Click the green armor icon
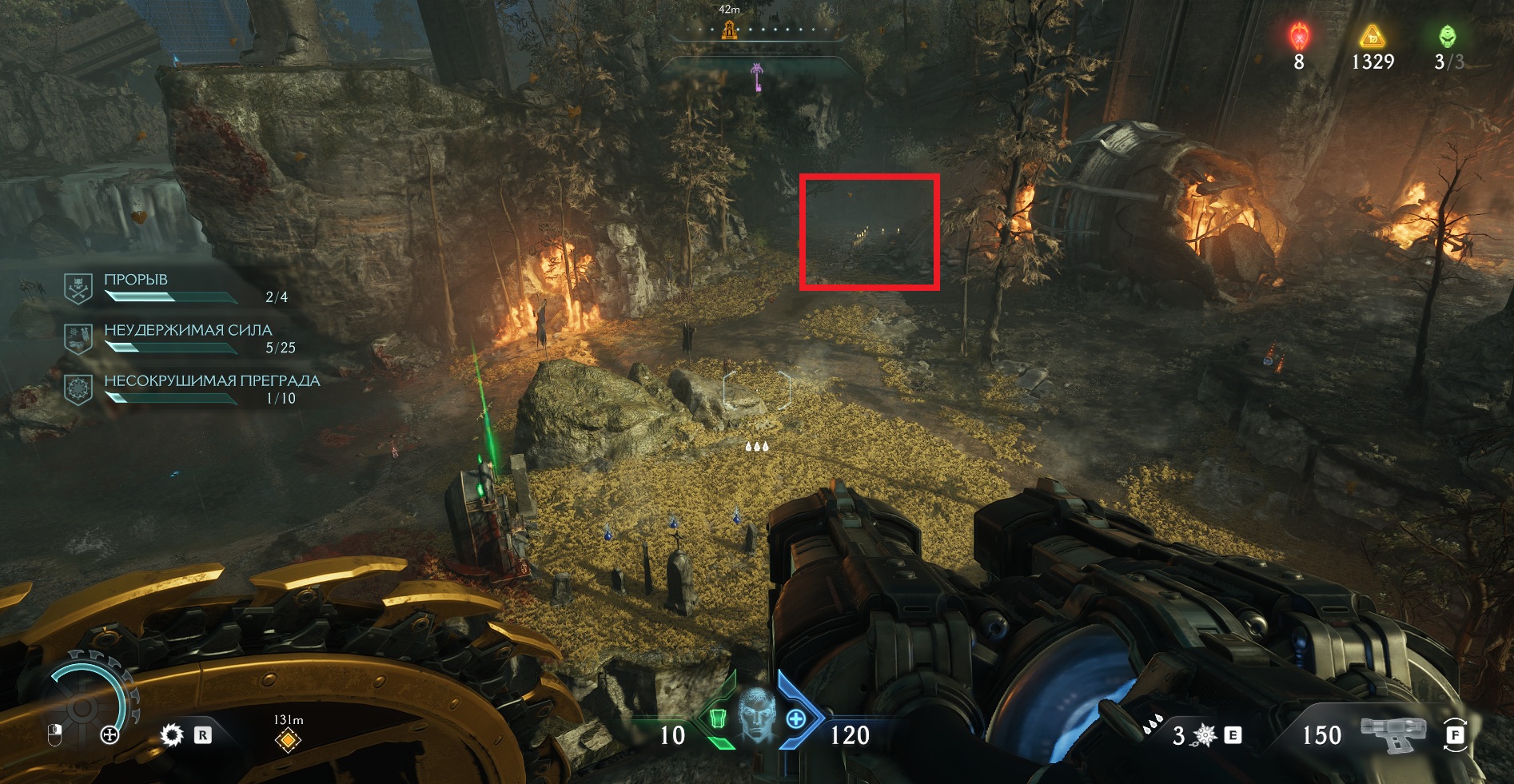The width and height of the screenshot is (1514, 784). (718, 718)
